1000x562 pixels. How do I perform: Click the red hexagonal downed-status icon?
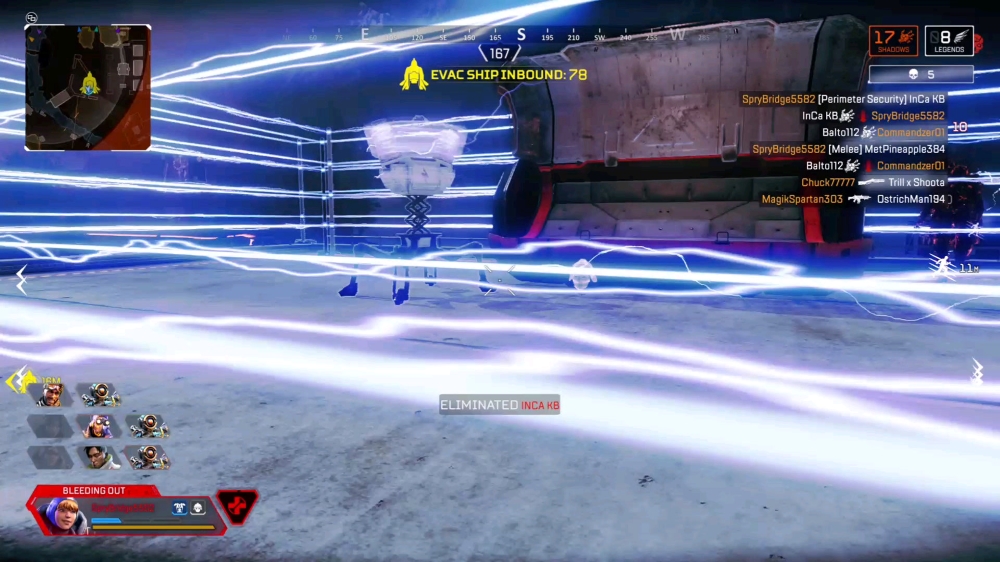click(x=237, y=507)
